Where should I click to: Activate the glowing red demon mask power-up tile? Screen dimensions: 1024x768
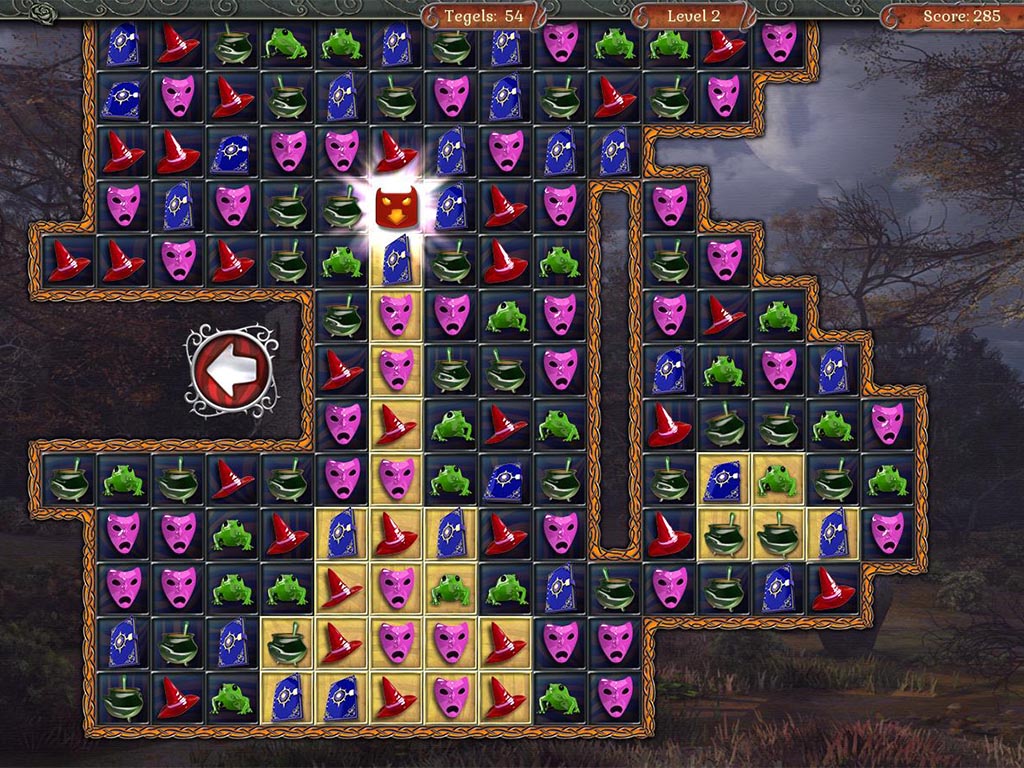pyautogui.click(x=395, y=207)
